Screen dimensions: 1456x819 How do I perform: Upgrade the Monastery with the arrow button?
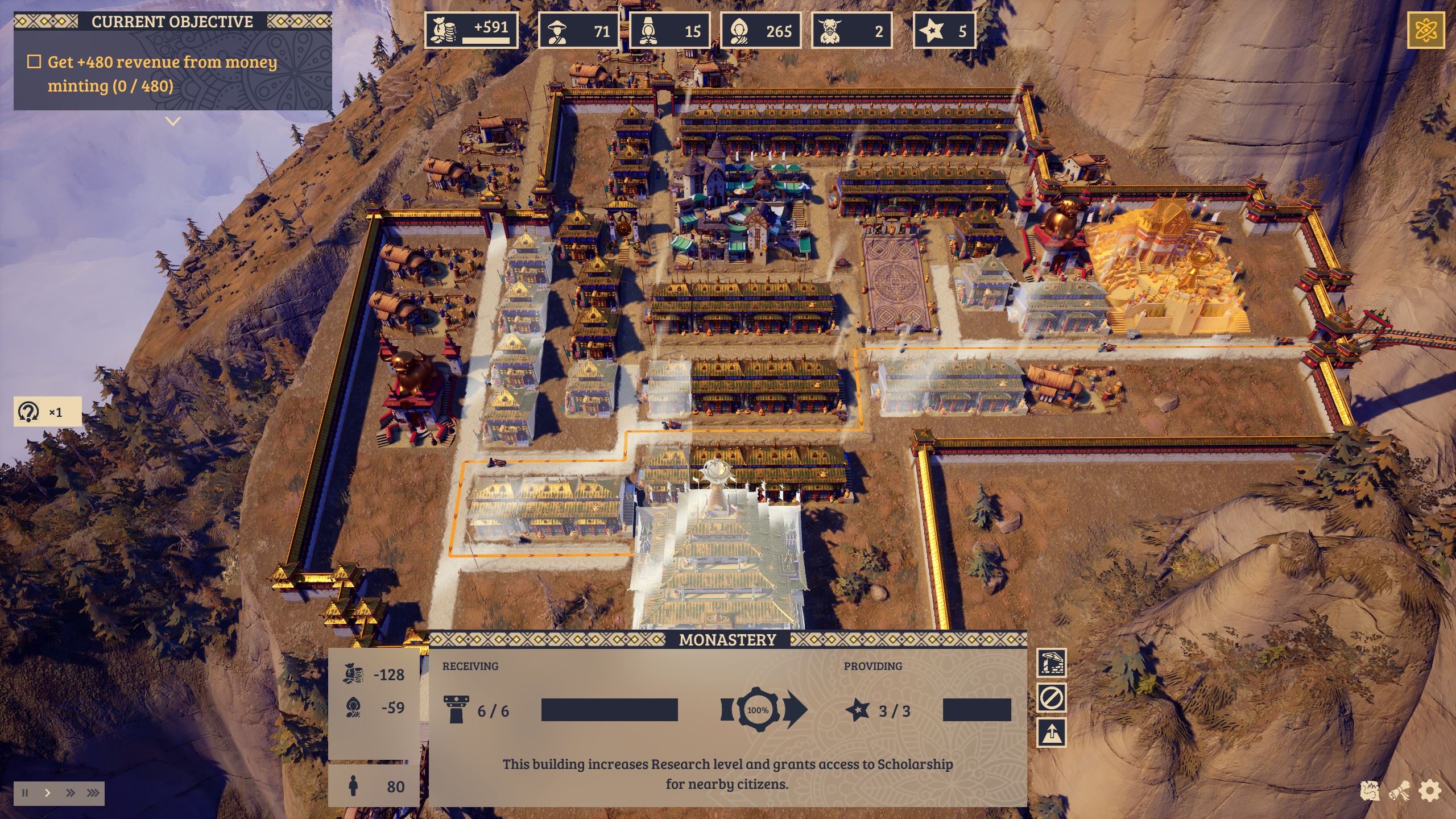pyautogui.click(x=1052, y=733)
